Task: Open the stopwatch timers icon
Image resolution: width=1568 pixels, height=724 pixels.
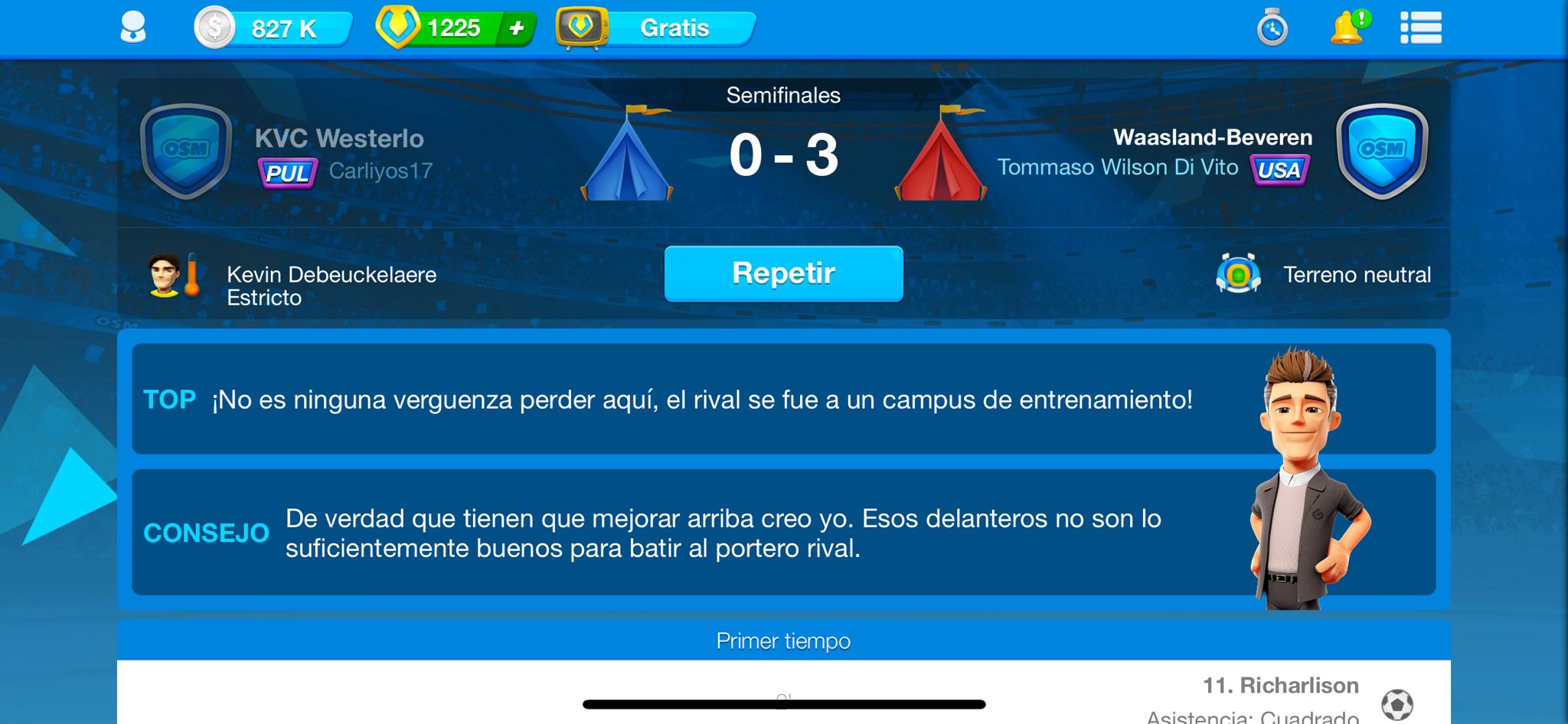Action: pyautogui.click(x=1272, y=28)
